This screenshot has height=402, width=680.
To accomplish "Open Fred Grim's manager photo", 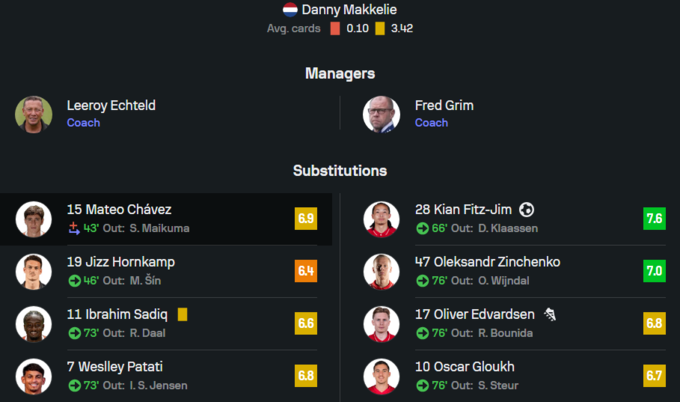I will [x=381, y=114].
